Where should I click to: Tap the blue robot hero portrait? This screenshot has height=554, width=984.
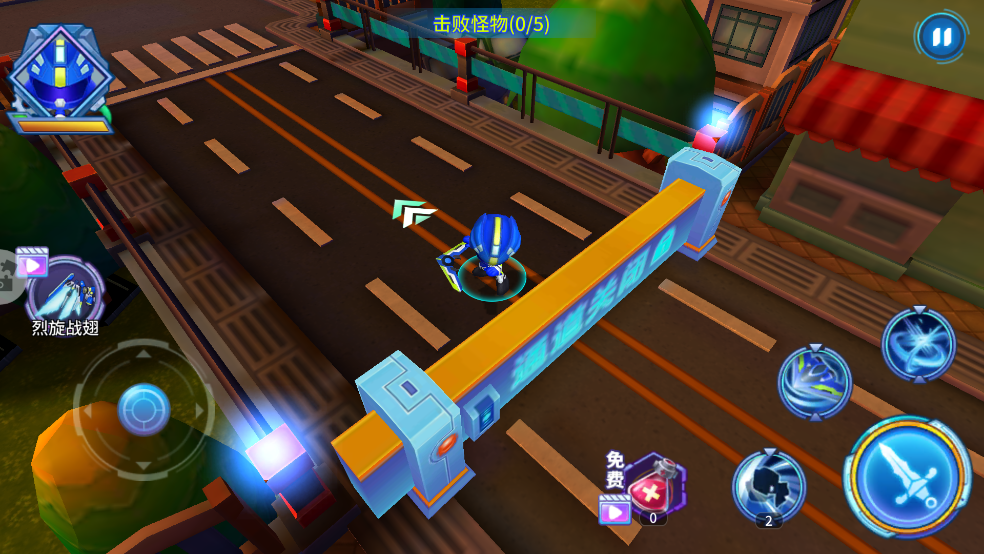click(58, 72)
